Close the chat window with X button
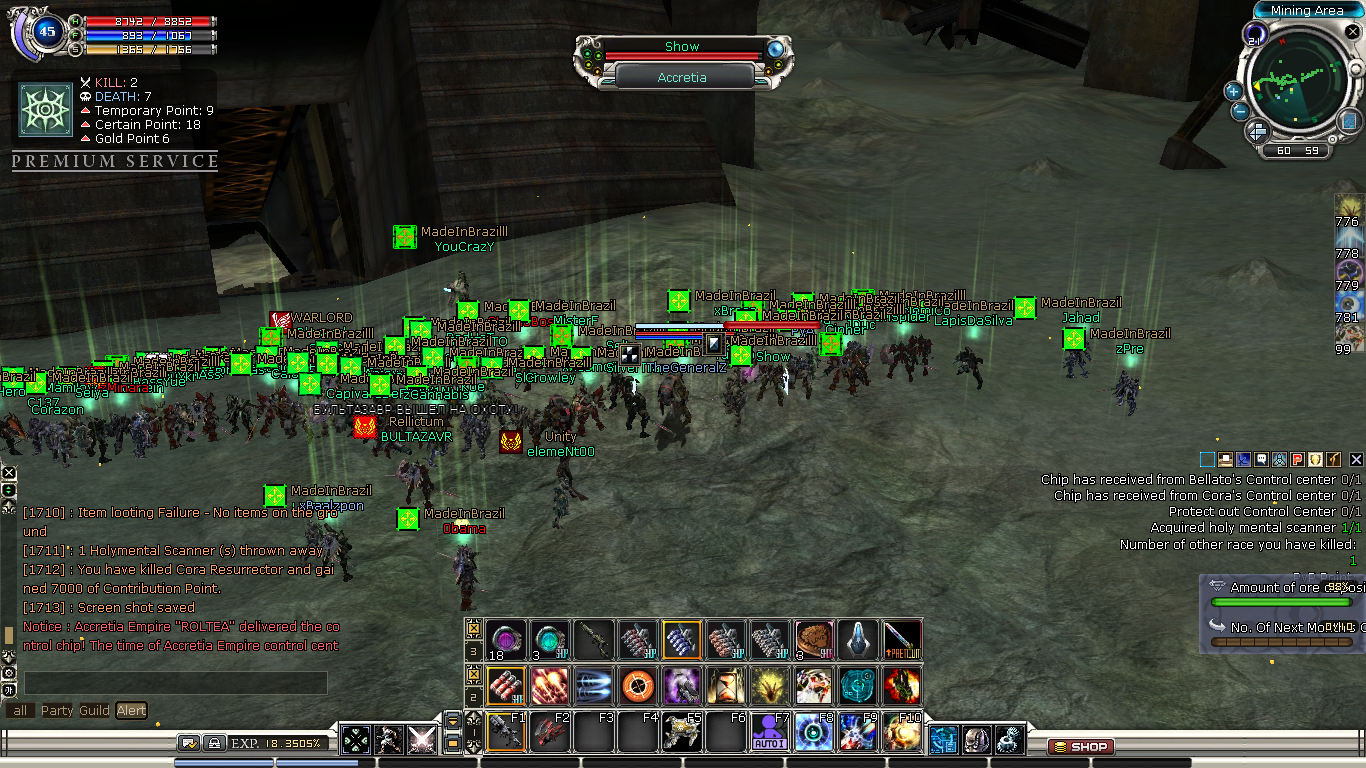The image size is (1366, 768). pyautogui.click(x=9, y=472)
